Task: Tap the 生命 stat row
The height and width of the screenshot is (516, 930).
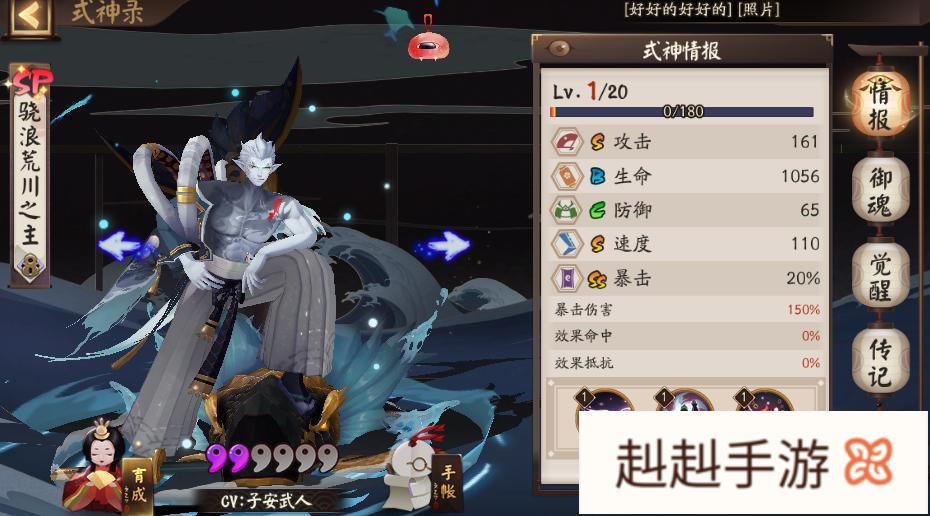Action: pyautogui.click(x=685, y=176)
